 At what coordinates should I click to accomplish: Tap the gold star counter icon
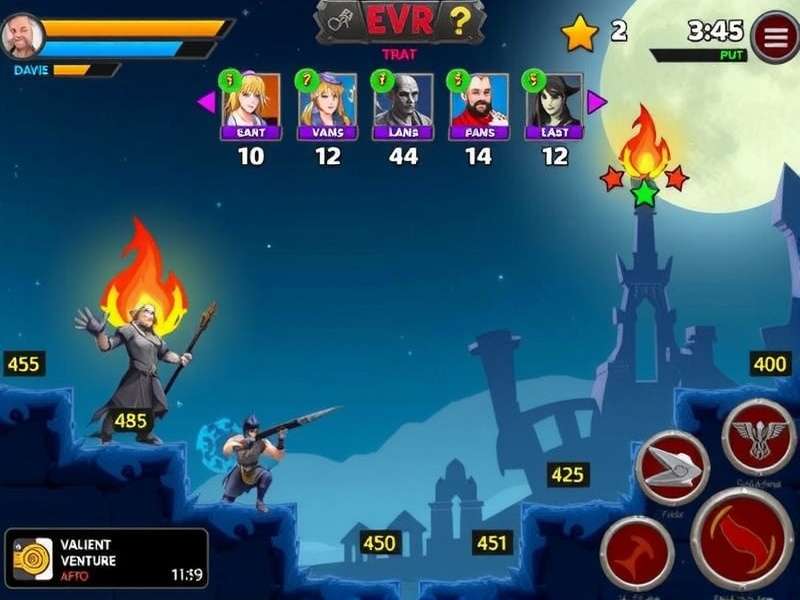tap(579, 33)
